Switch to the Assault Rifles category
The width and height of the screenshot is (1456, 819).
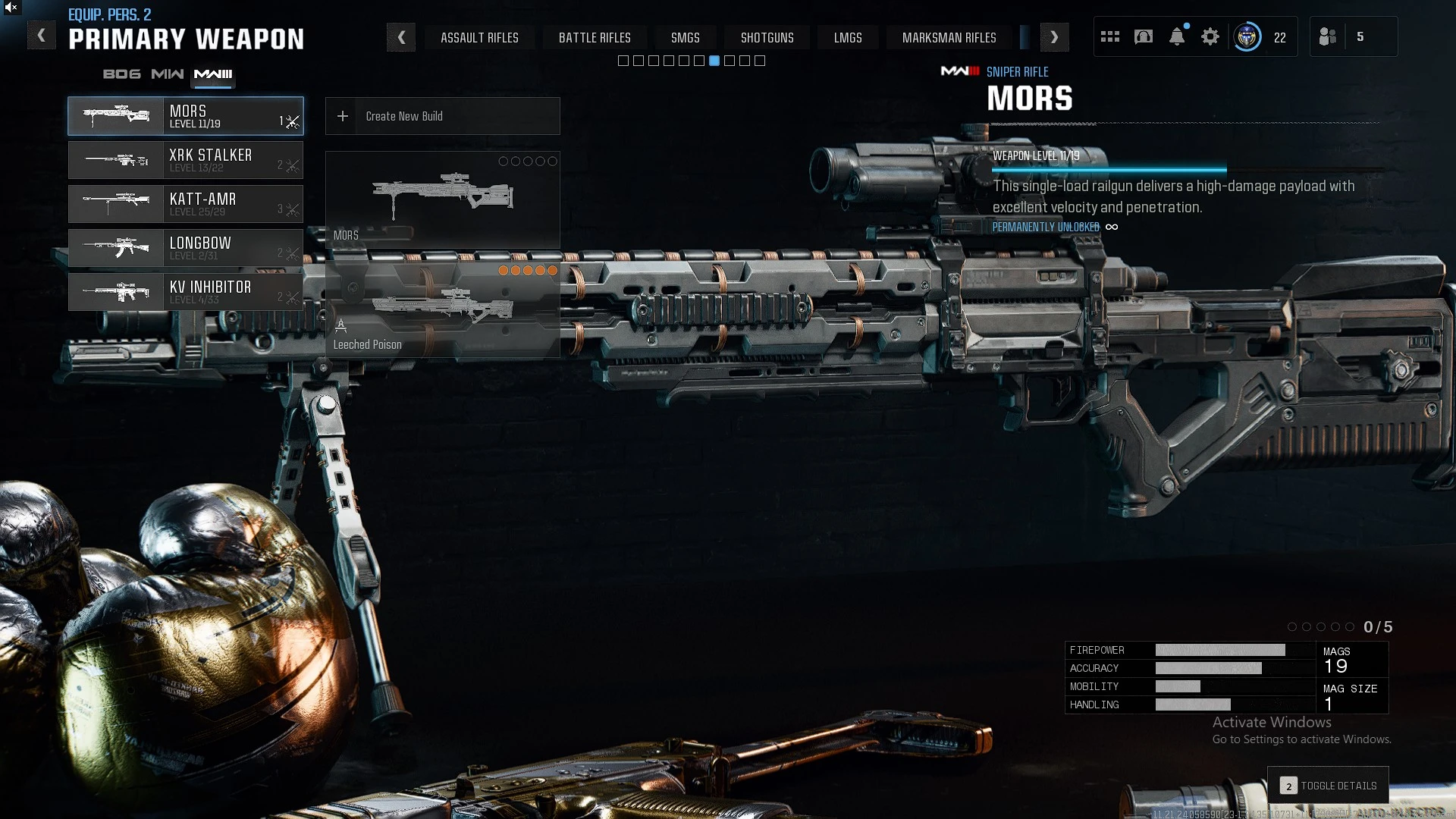[479, 38]
